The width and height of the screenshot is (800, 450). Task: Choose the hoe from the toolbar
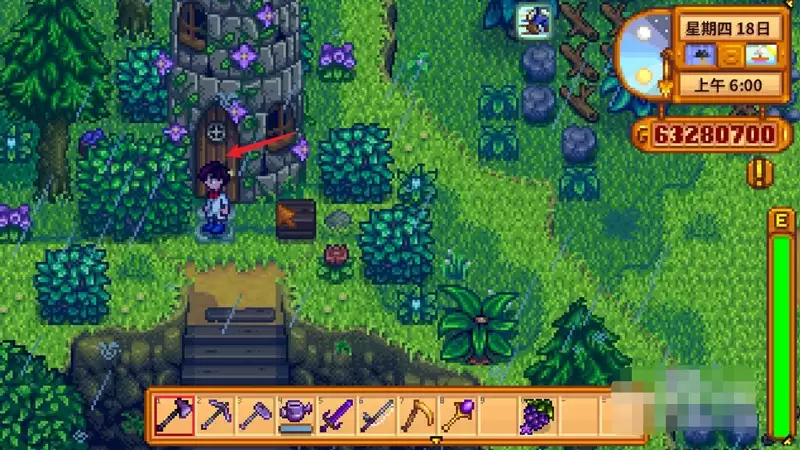click(254, 414)
